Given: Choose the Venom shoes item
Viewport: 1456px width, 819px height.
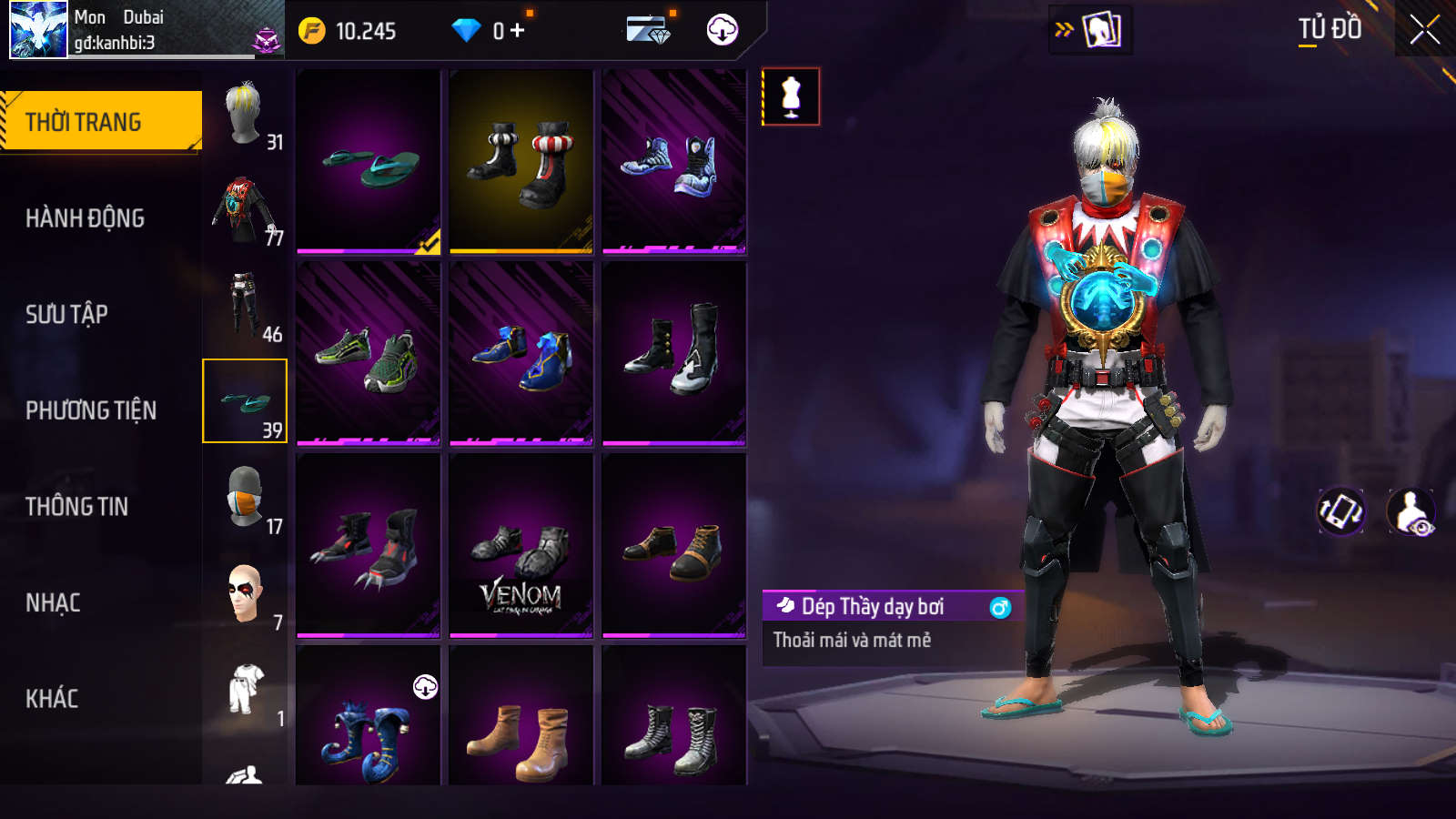Looking at the screenshot, I should (x=521, y=546).
